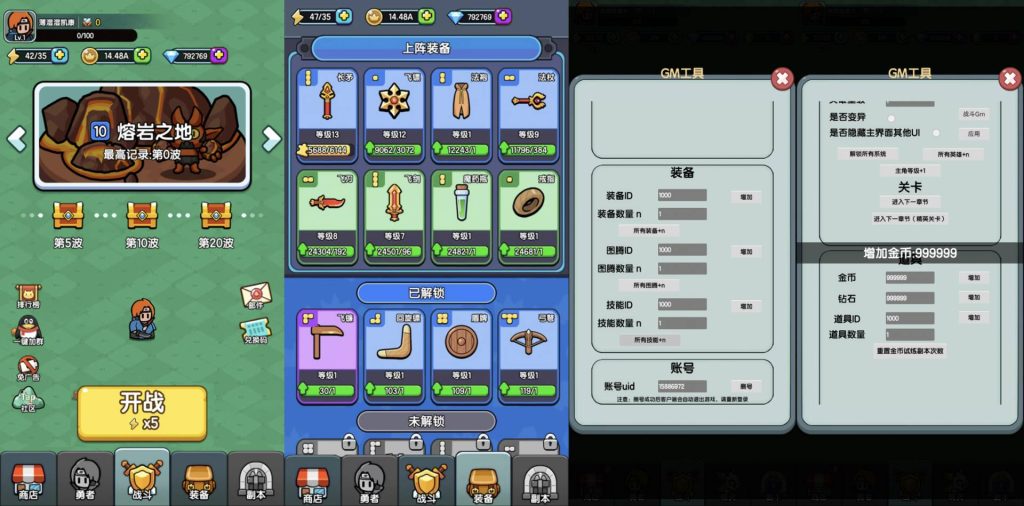
Task: Open the player avatar profile portrait
Action: (x=20, y=24)
